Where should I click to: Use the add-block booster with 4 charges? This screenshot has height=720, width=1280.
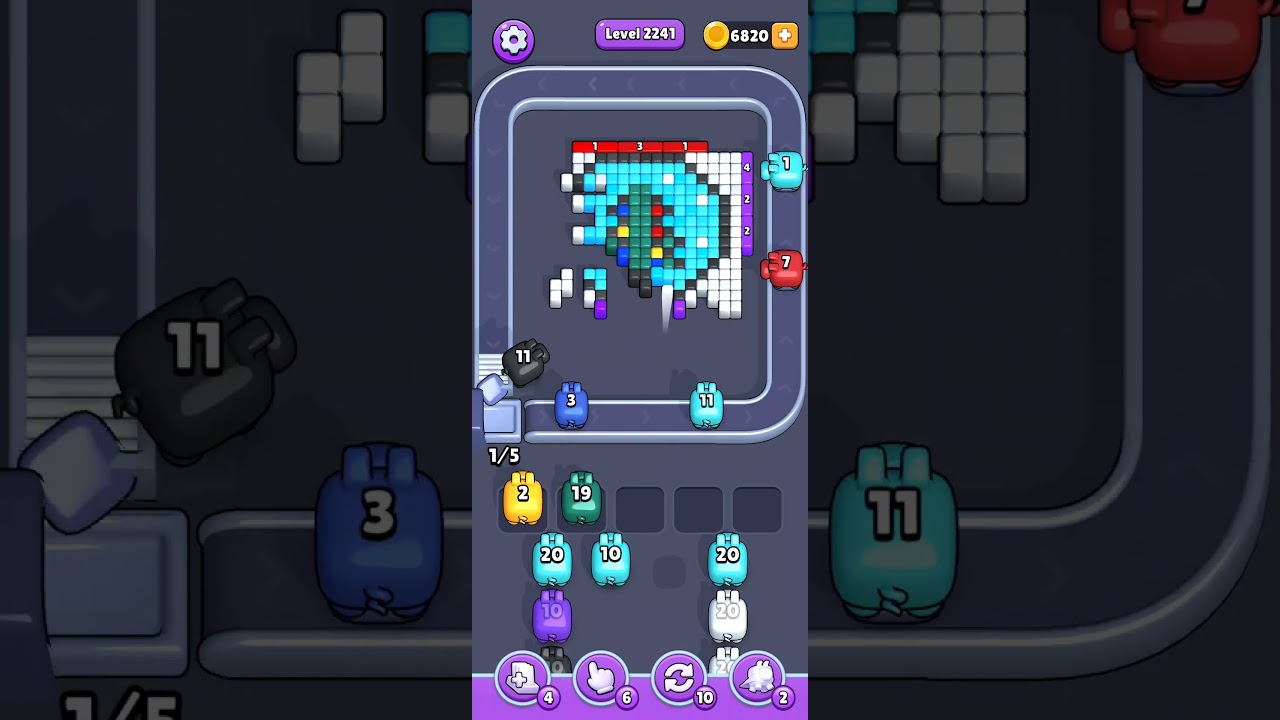pos(524,677)
